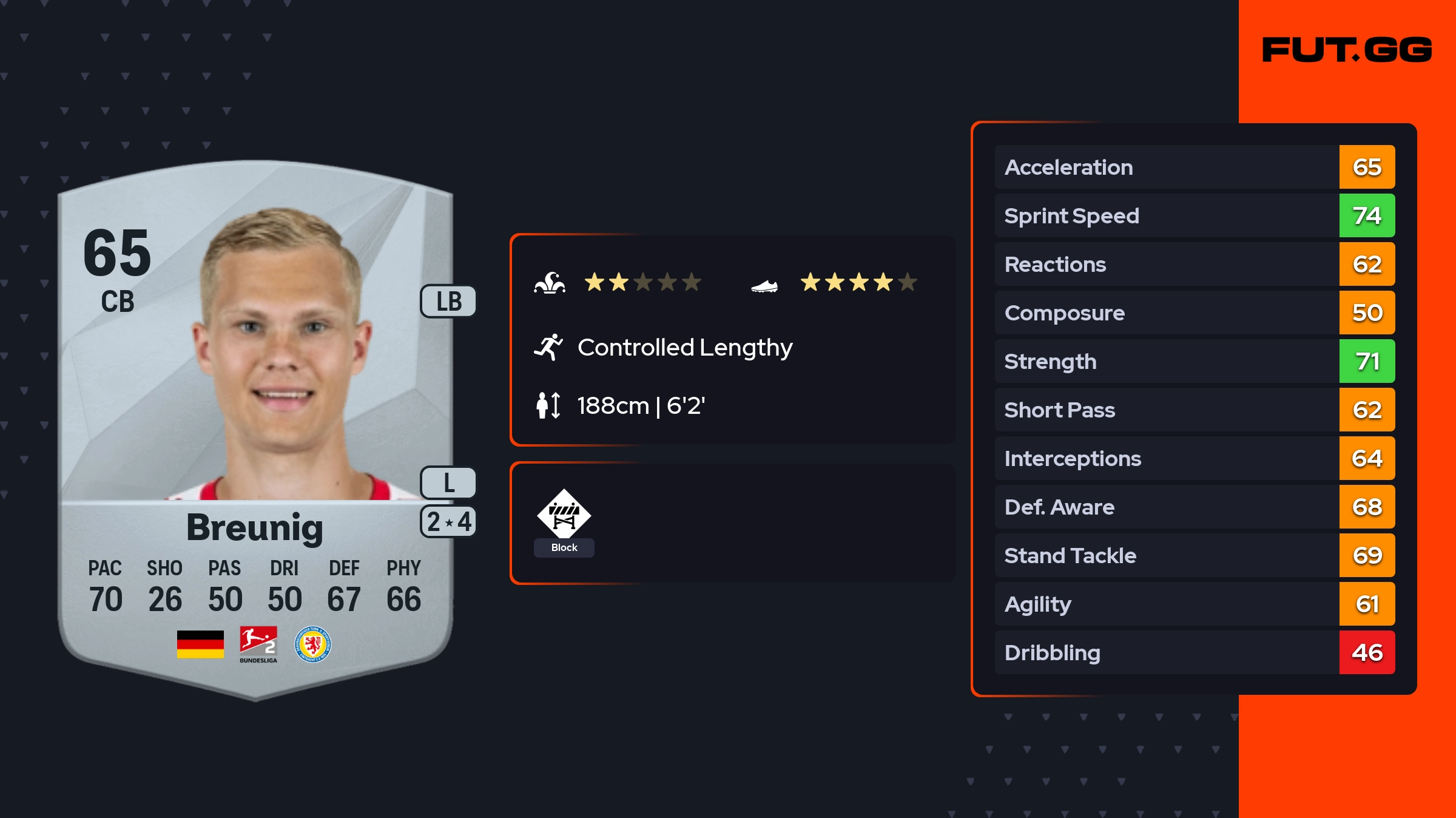Click the Eintracht Braunschweig club crest
Screen dimensions: 1456x818
pos(312,644)
